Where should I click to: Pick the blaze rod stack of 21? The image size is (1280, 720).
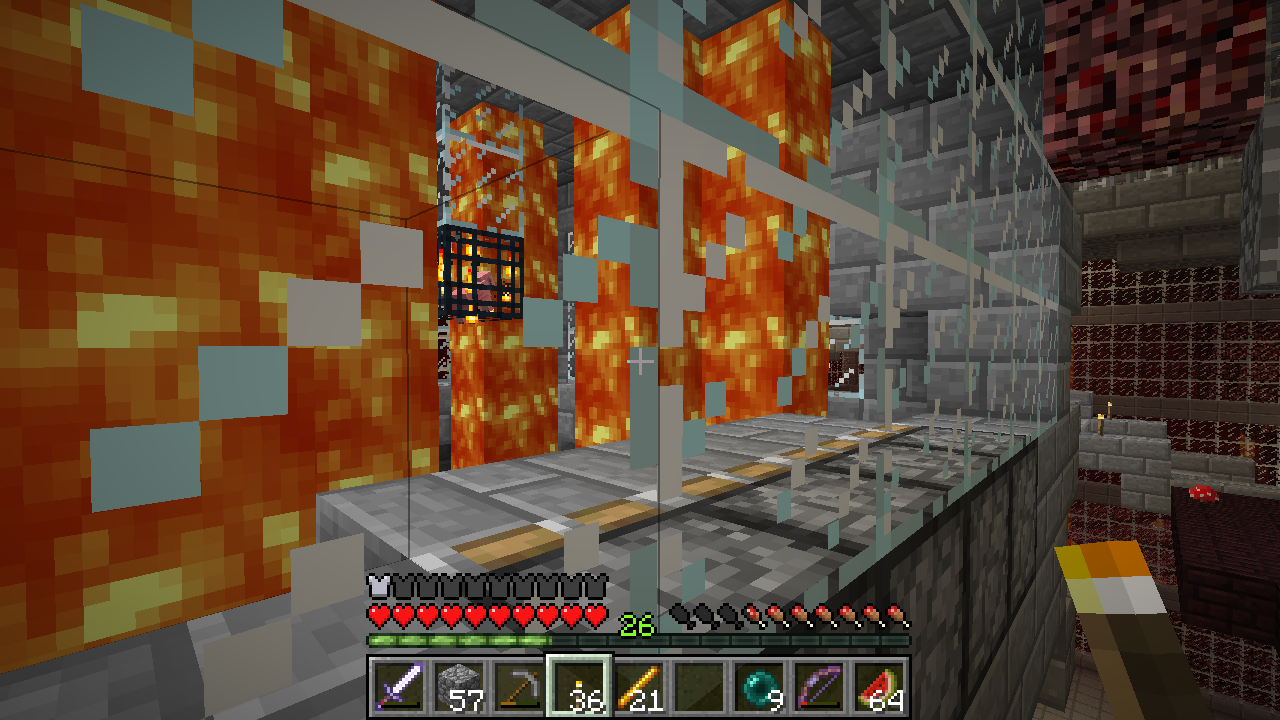tap(638, 686)
